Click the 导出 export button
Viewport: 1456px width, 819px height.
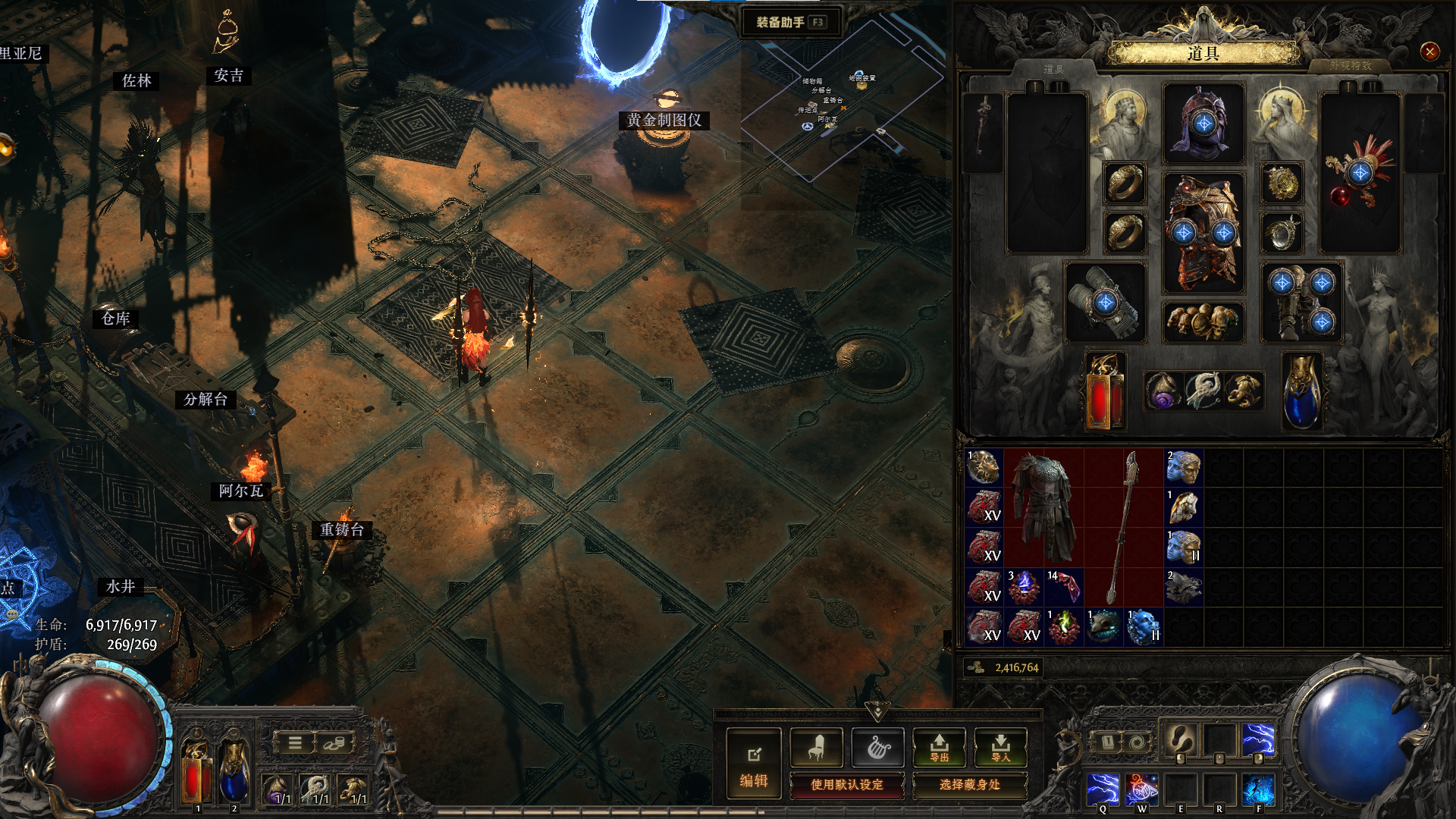(939, 748)
